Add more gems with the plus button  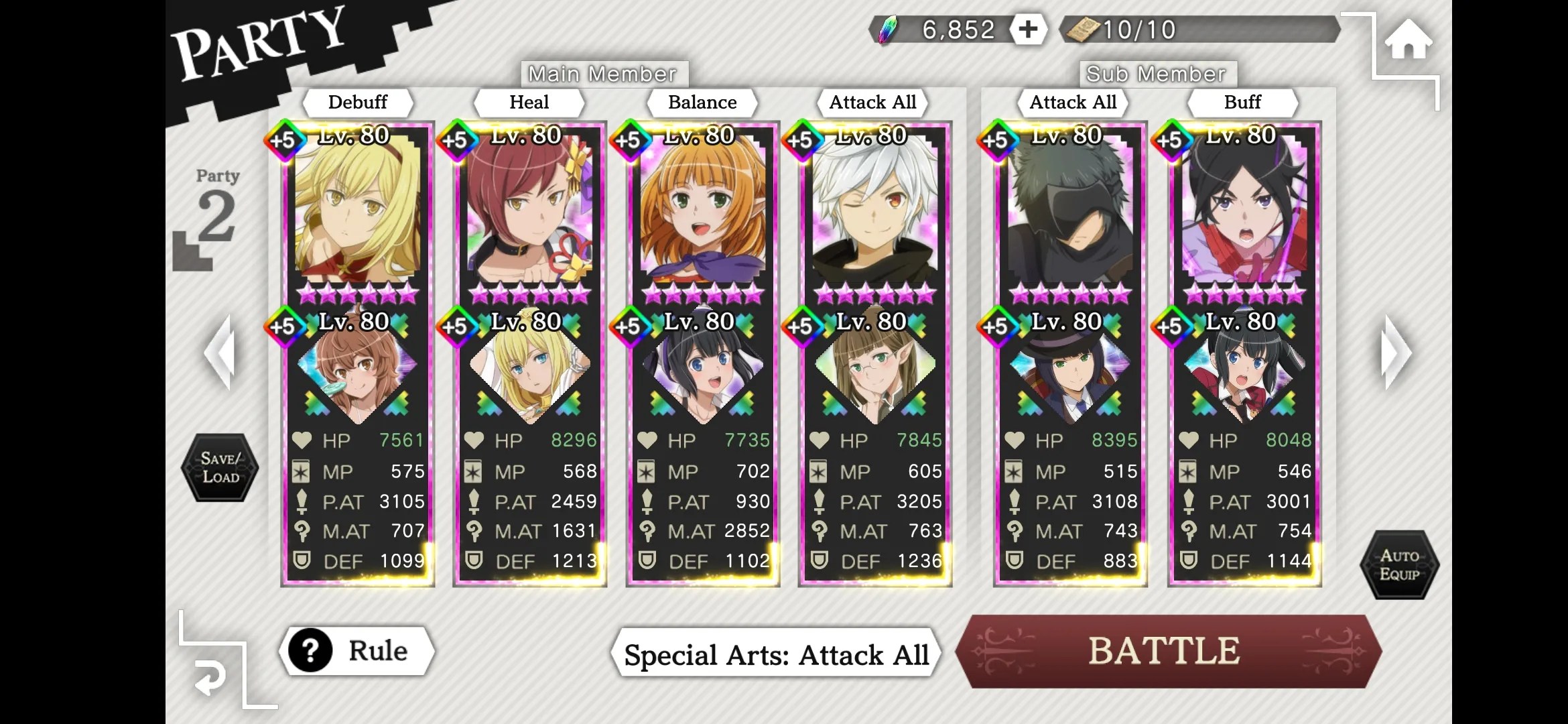pyautogui.click(x=1028, y=29)
